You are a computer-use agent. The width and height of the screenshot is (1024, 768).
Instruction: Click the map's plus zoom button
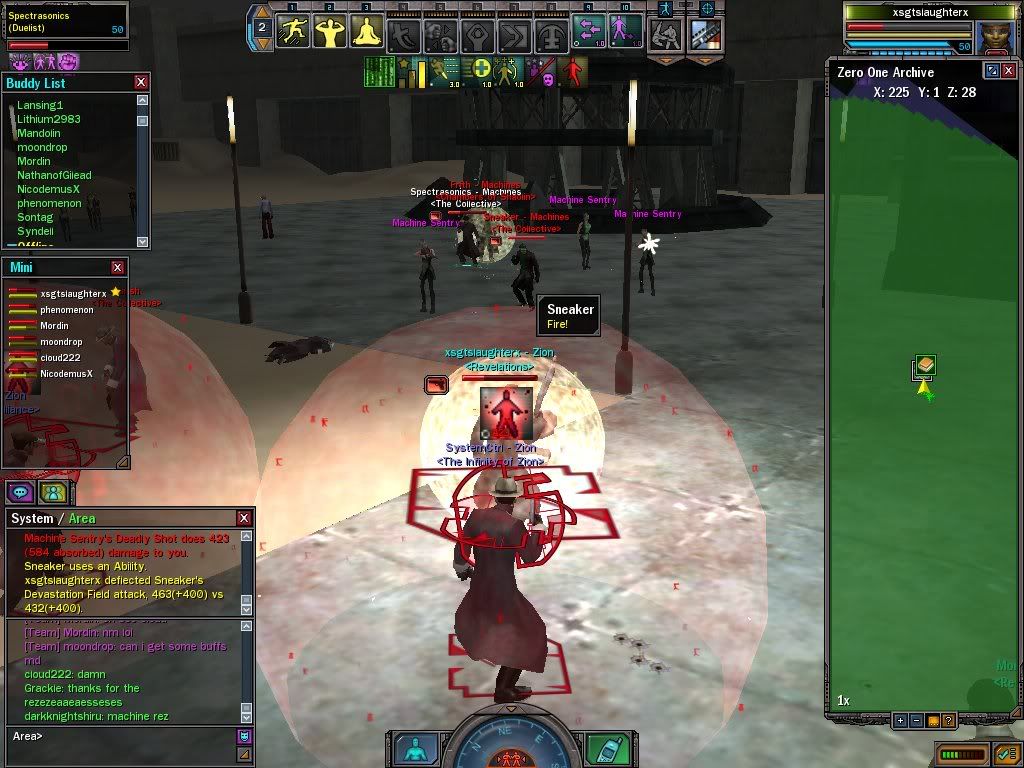click(900, 720)
